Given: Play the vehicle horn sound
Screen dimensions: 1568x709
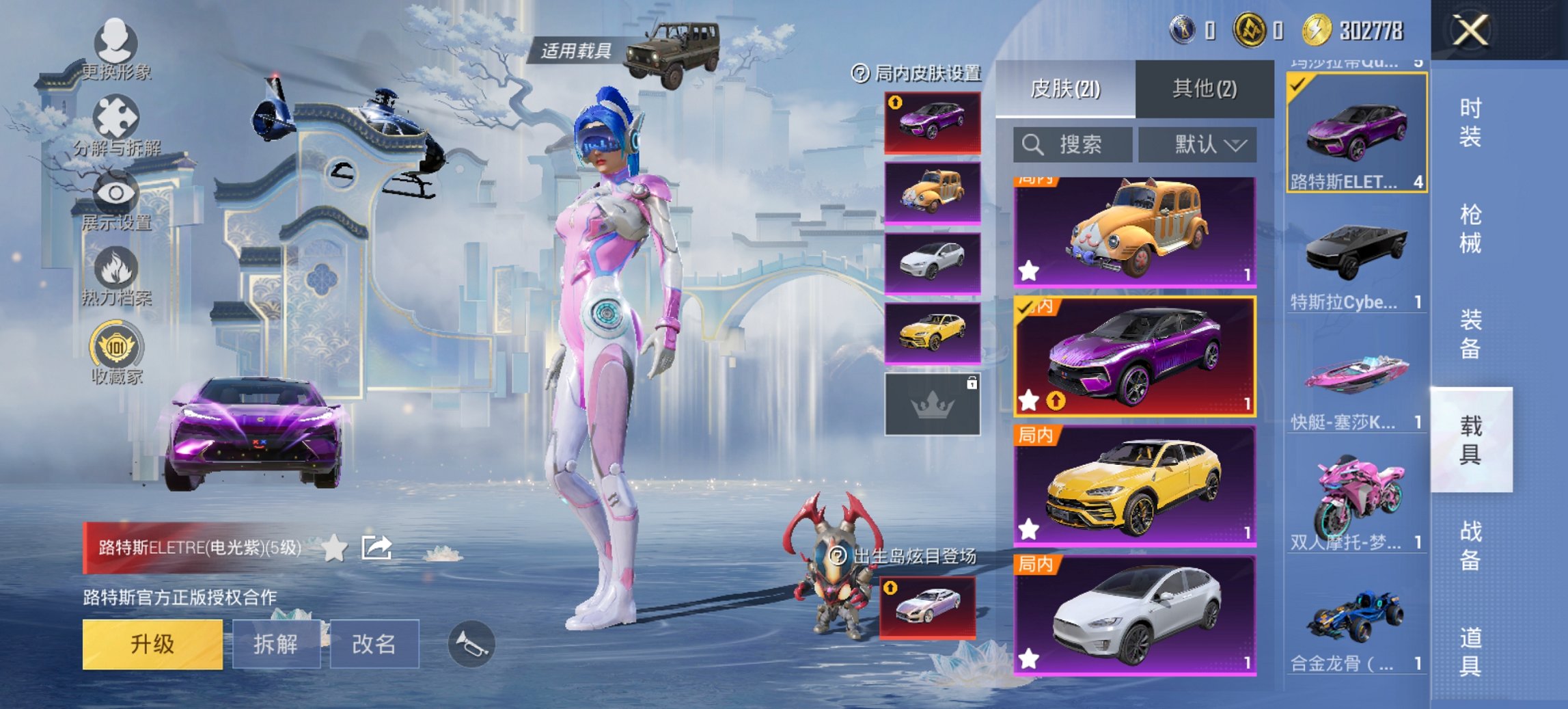Looking at the screenshot, I should click(x=471, y=644).
